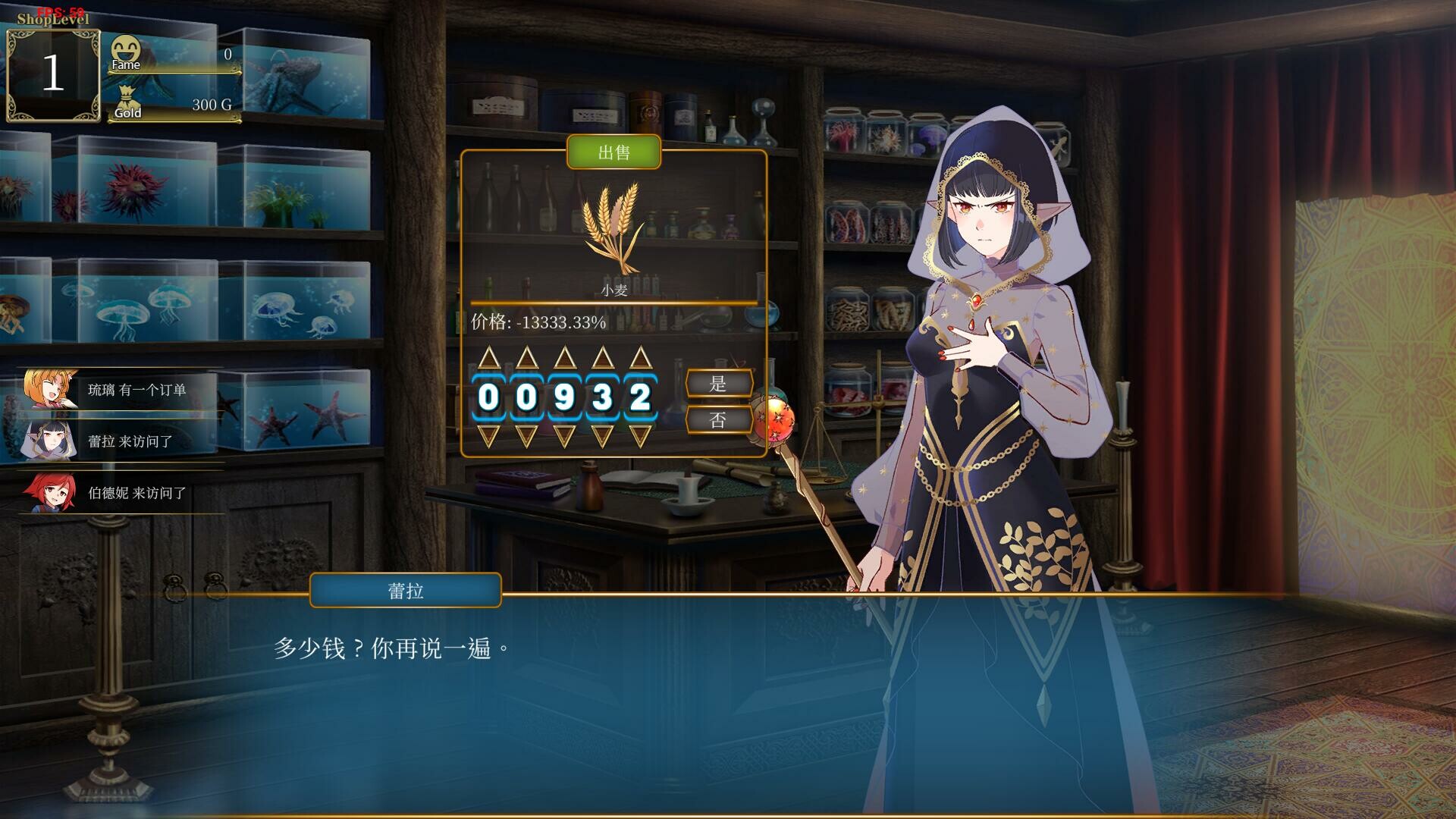Confirm the sale with 是
The height and width of the screenshot is (819, 1456).
tap(718, 384)
